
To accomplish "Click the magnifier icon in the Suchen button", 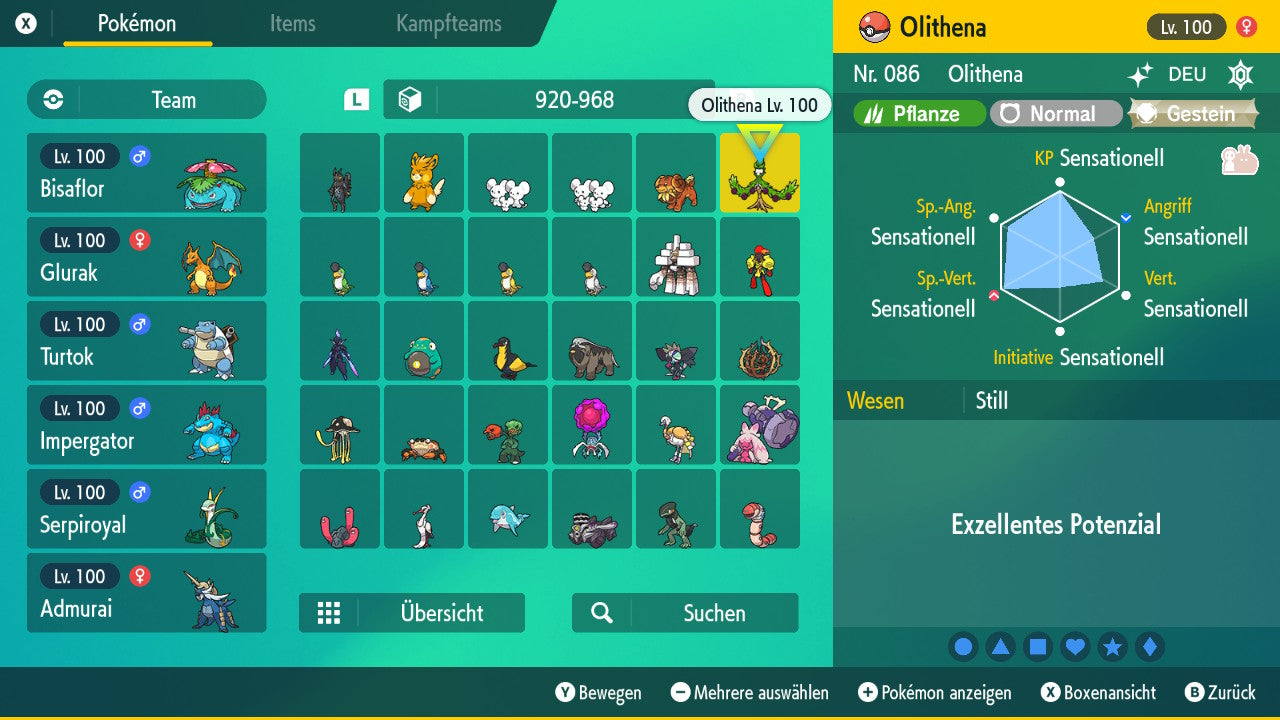I will click(603, 612).
